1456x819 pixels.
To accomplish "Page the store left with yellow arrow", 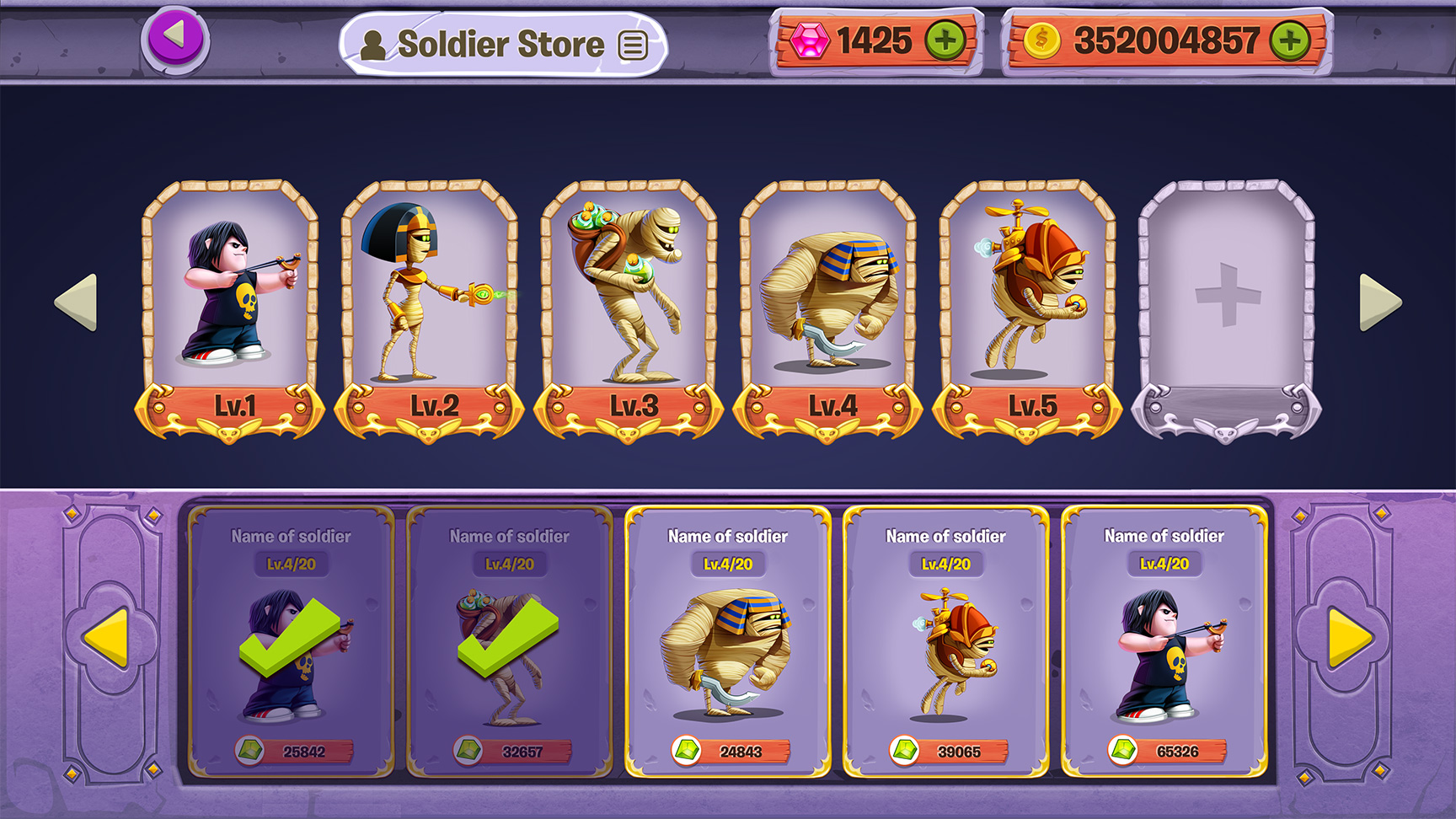I will coord(107,637).
